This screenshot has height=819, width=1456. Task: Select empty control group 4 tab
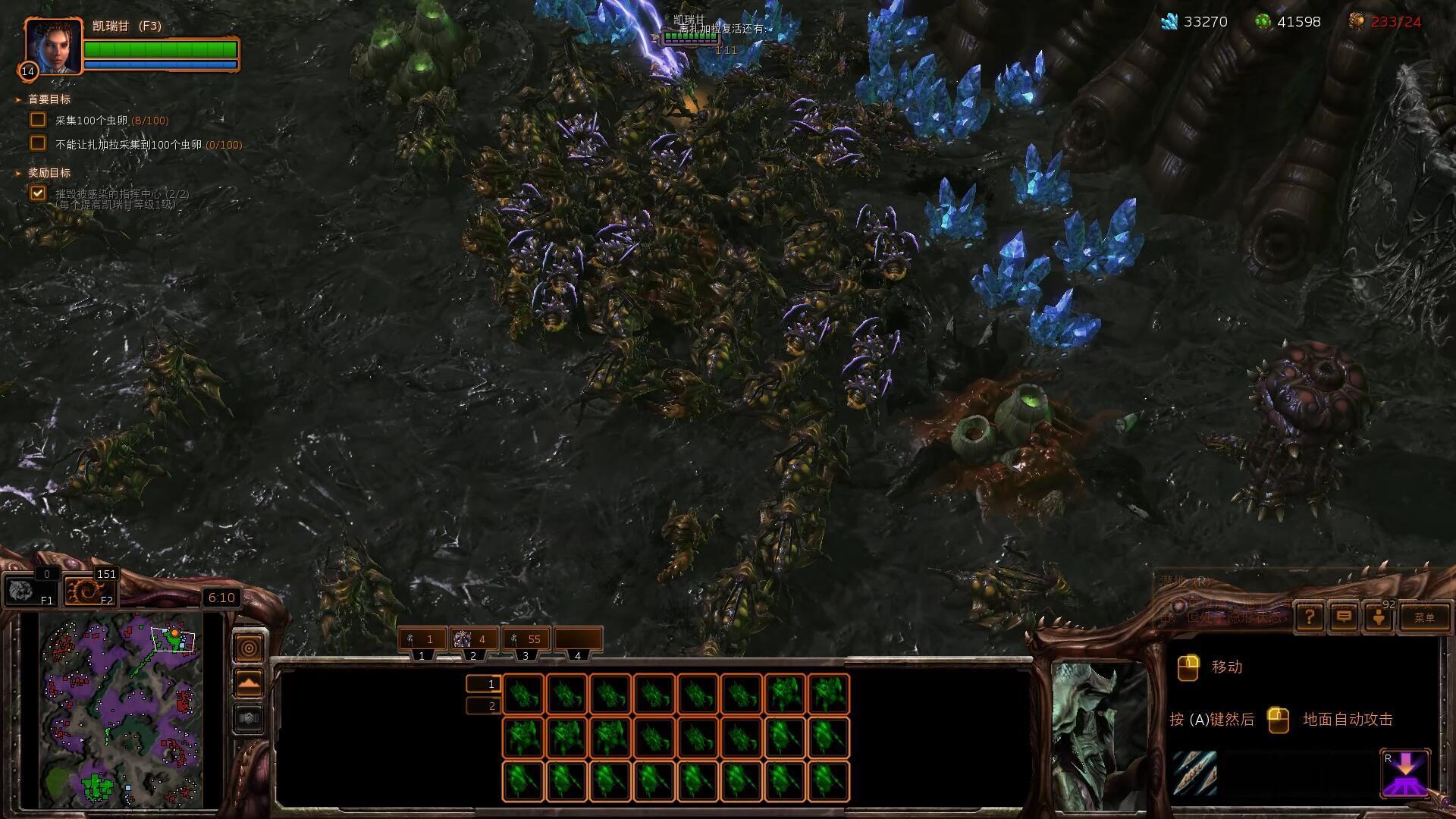pyautogui.click(x=578, y=640)
